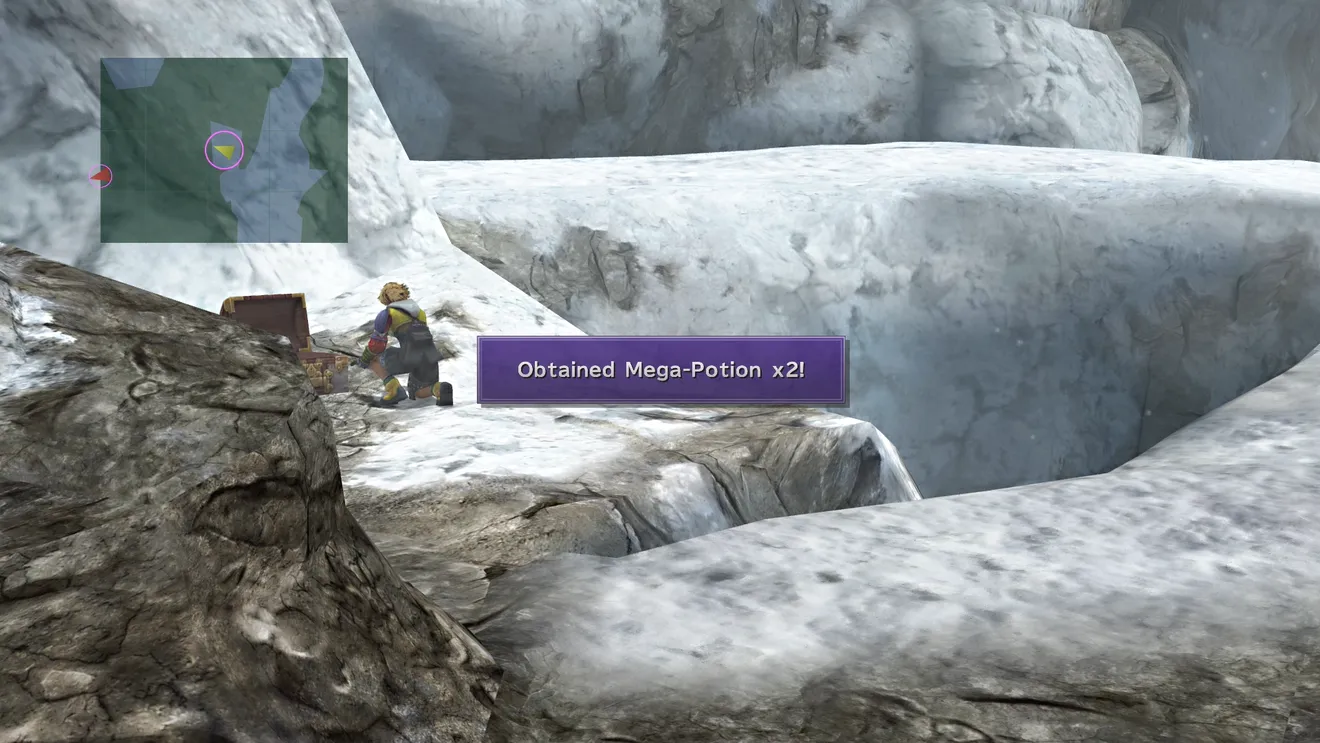Dismiss the Obtained Mega-Potion x2 message

point(661,370)
